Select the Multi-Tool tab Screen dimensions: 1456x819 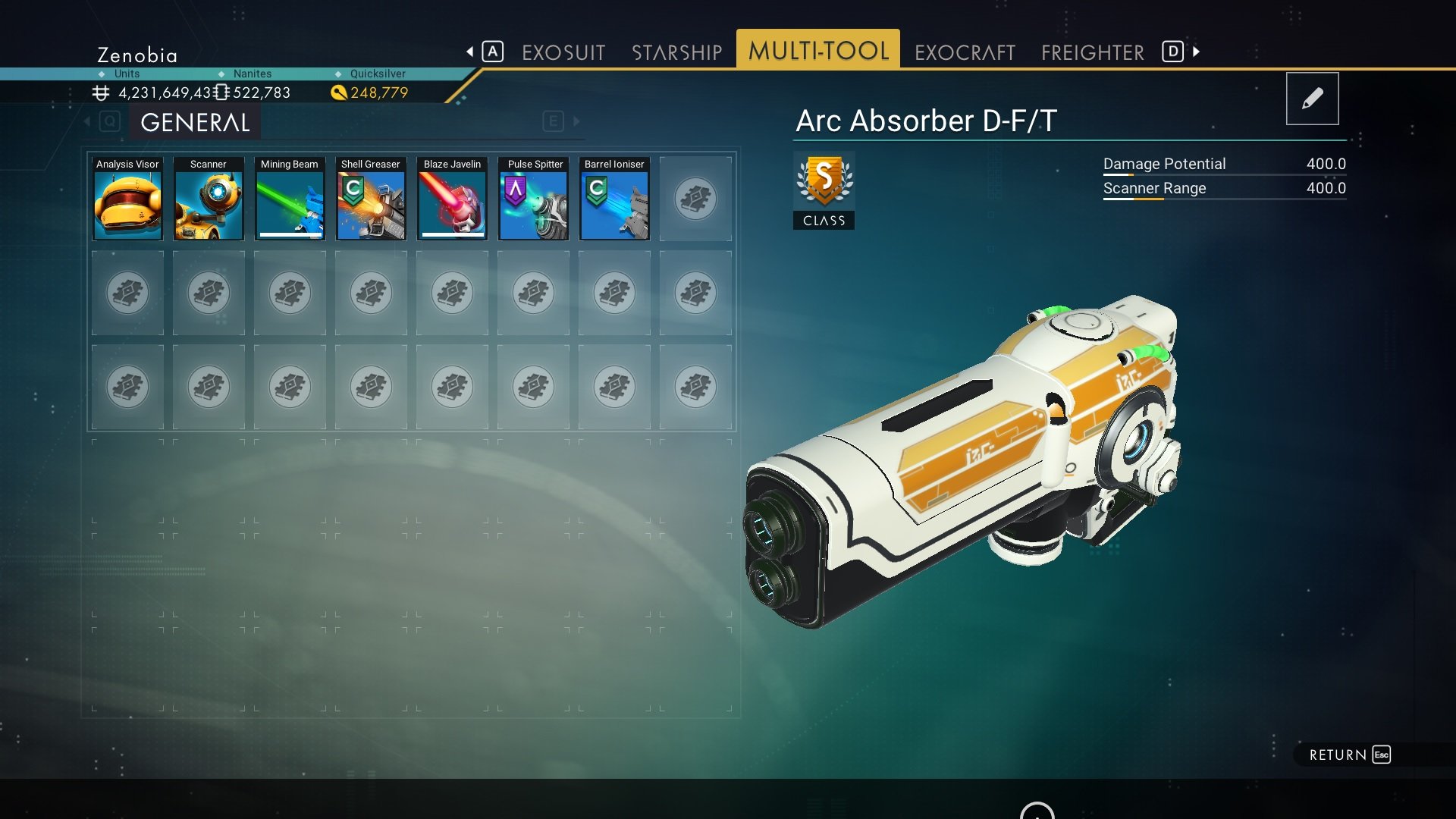point(817,51)
